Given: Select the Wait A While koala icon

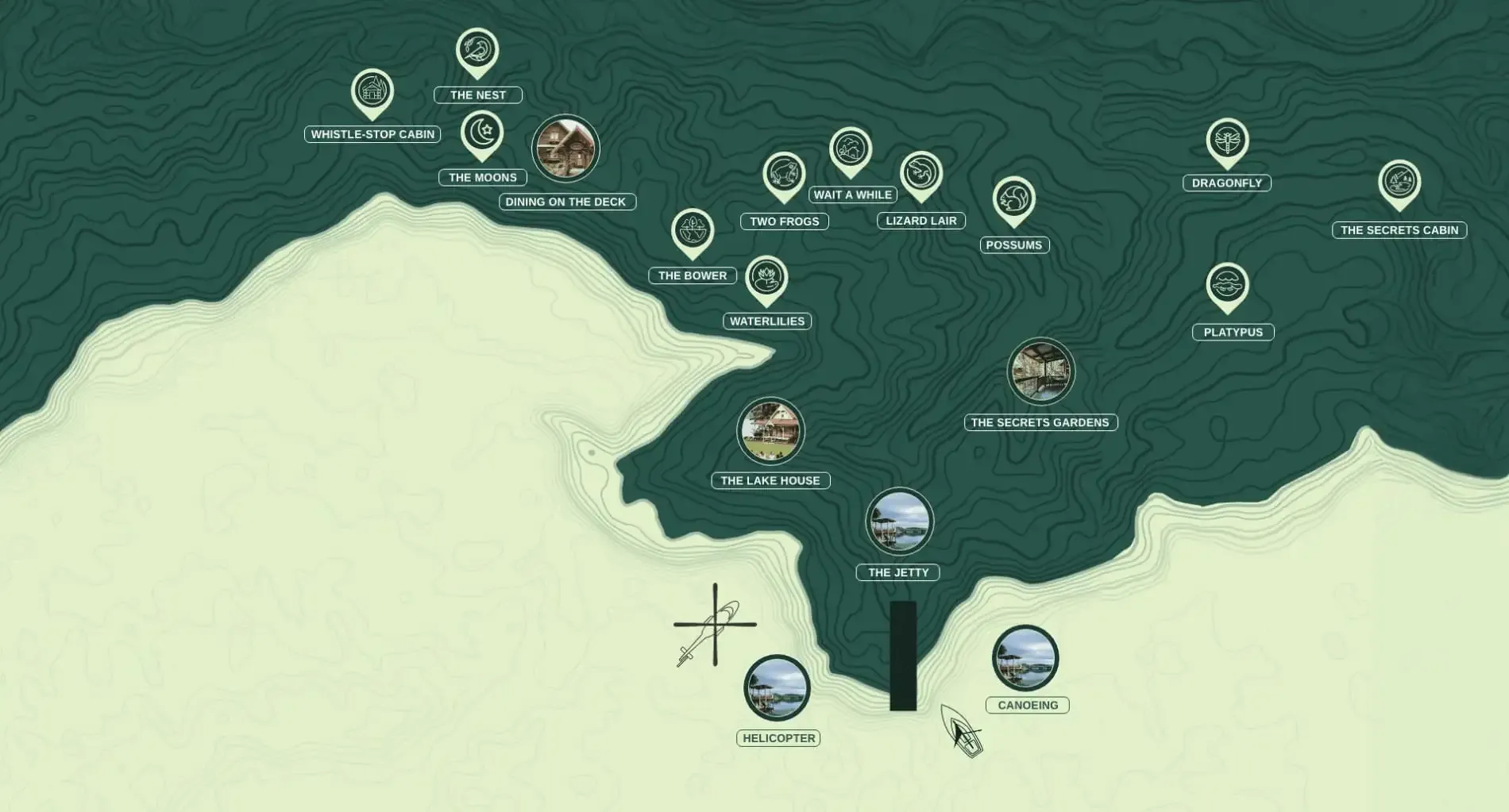Looking at the screenshot, I should click(x=851, y=149).
